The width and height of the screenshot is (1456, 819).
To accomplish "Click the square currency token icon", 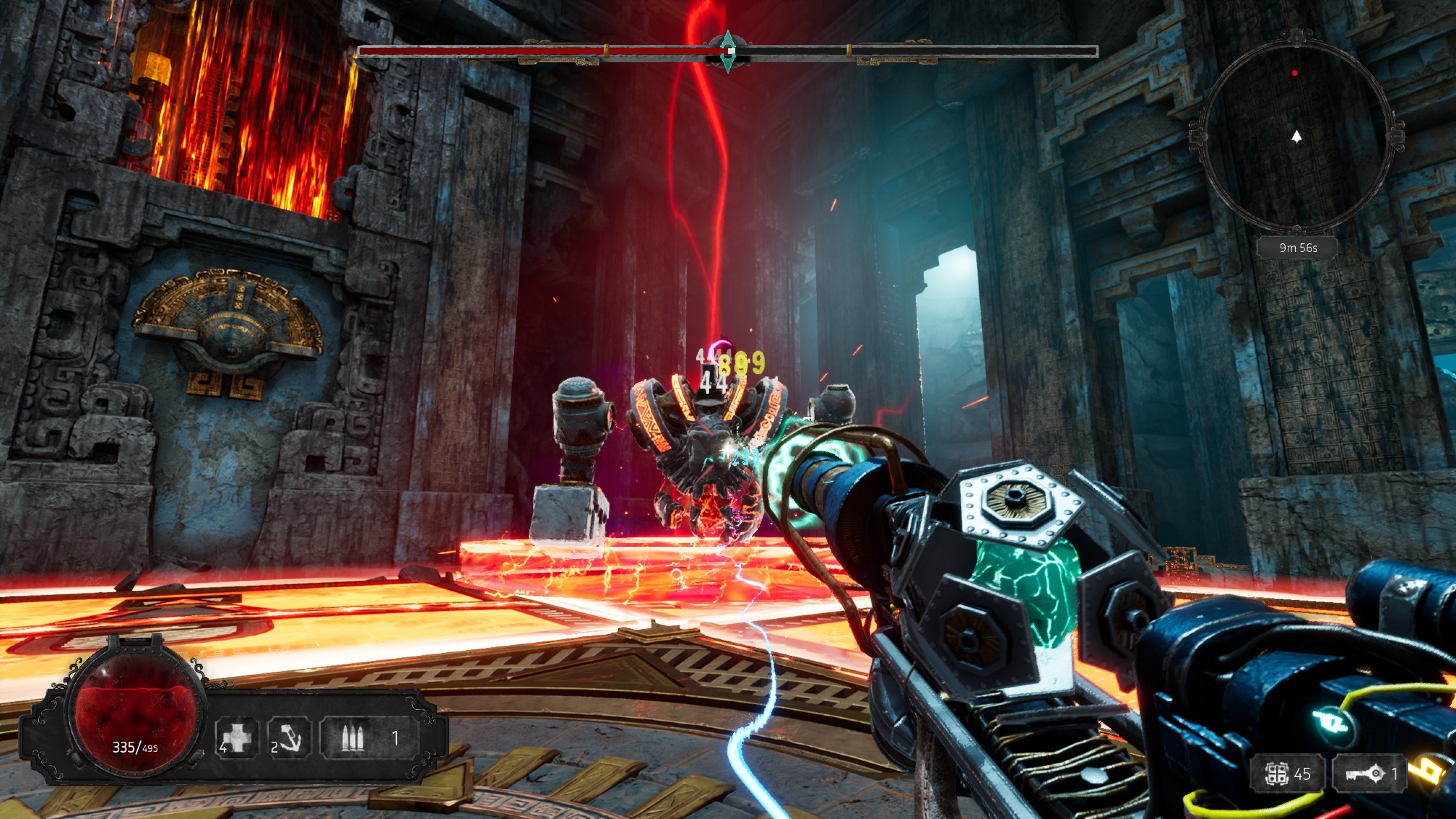I will (1276, 774).
